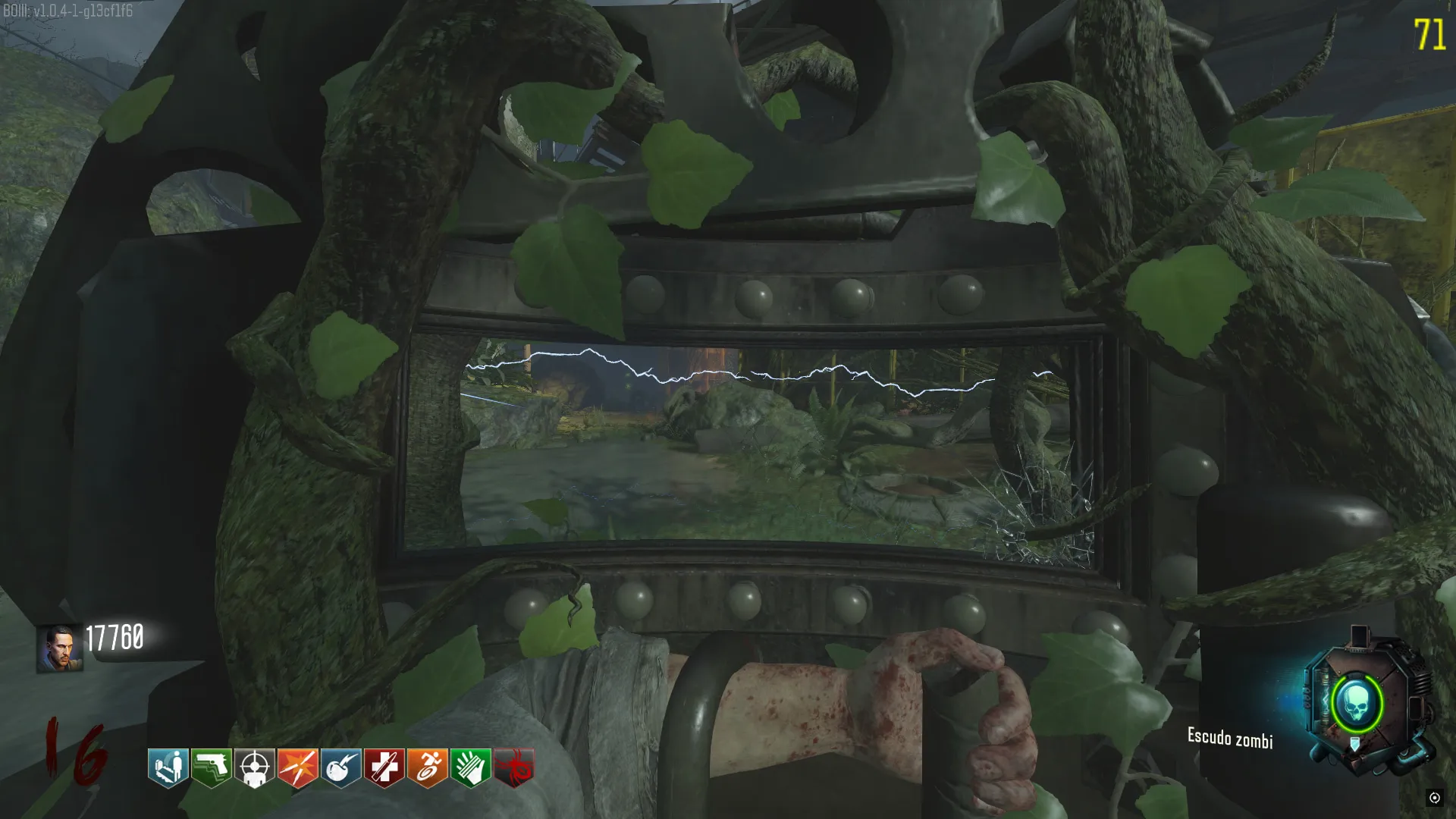Image resolution: width=1456 pixels, height=819 pixels.
Task: Click the circular overlay icon in the corner
Action: click(1434, 798)
